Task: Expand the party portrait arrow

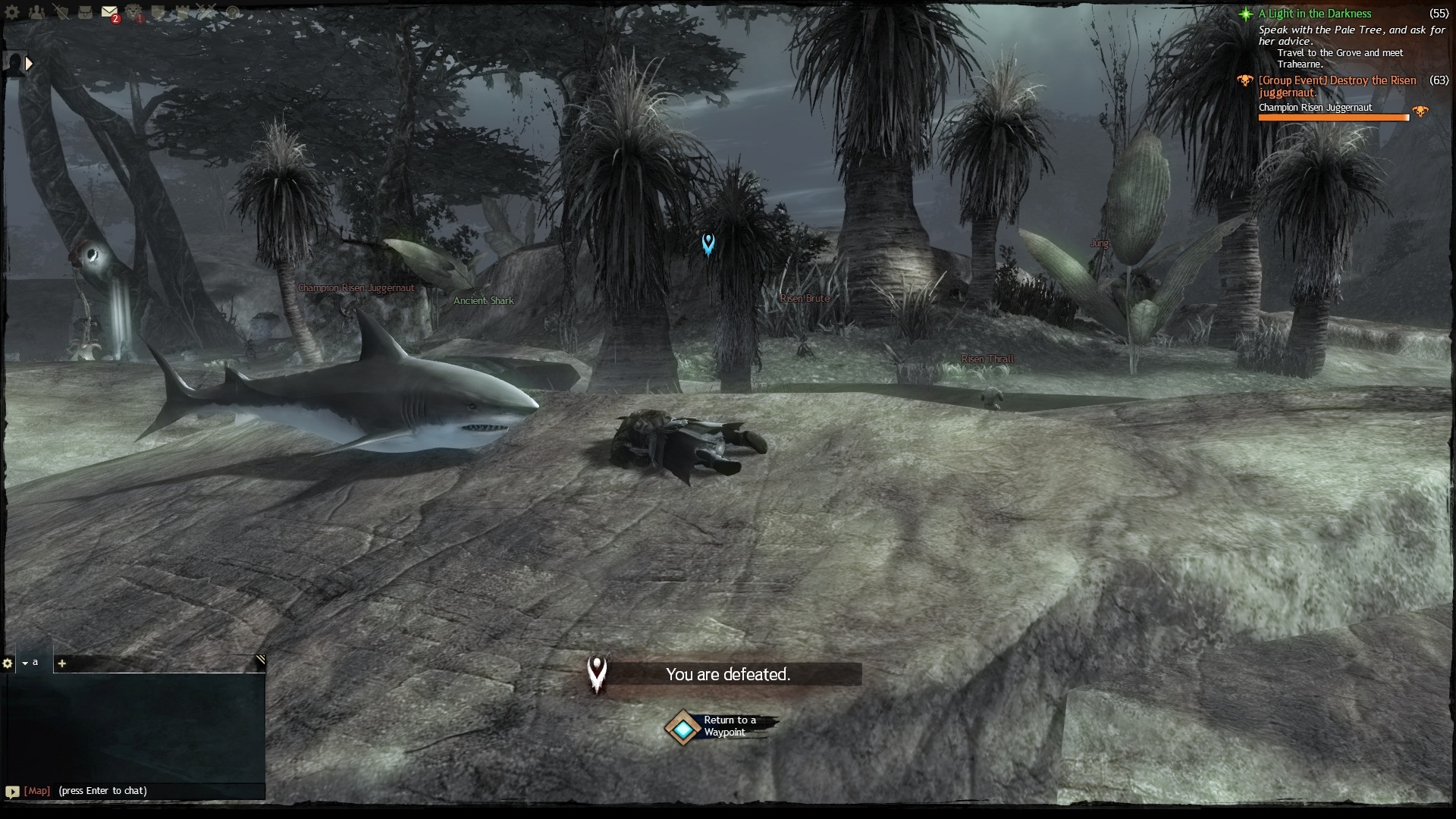Action: tap(29, 64)
